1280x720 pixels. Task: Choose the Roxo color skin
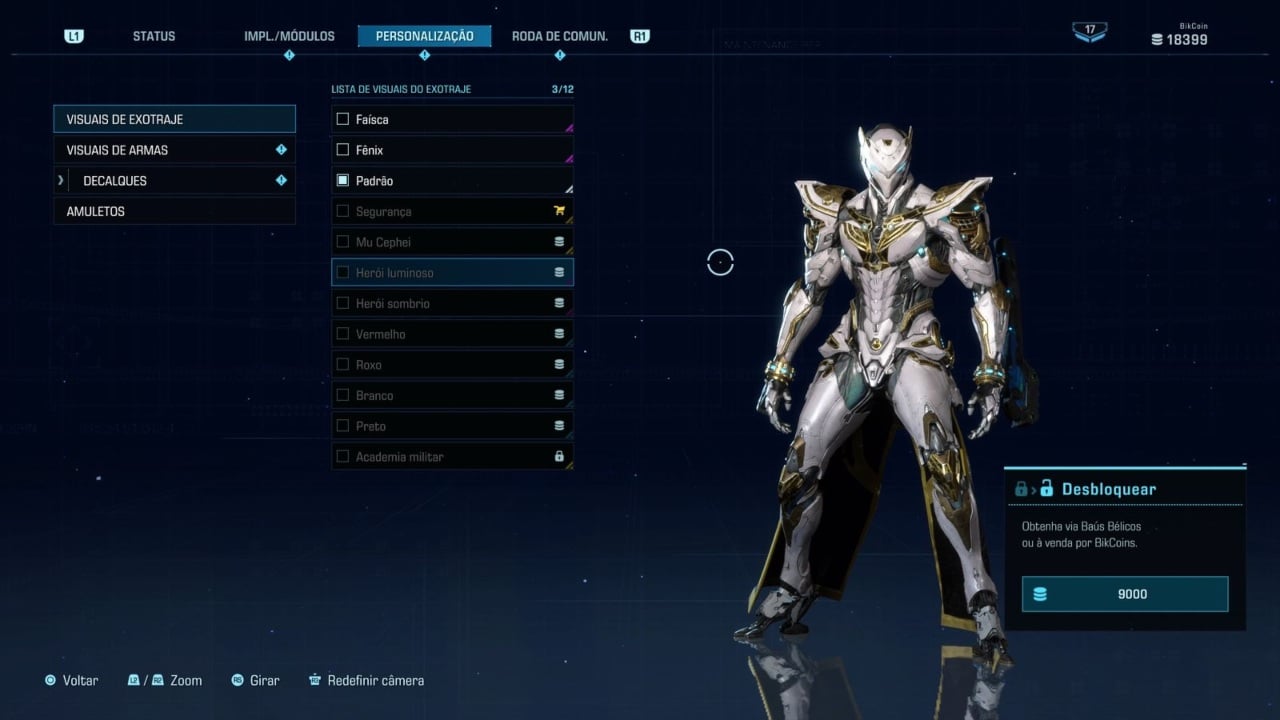click(452, 365)
